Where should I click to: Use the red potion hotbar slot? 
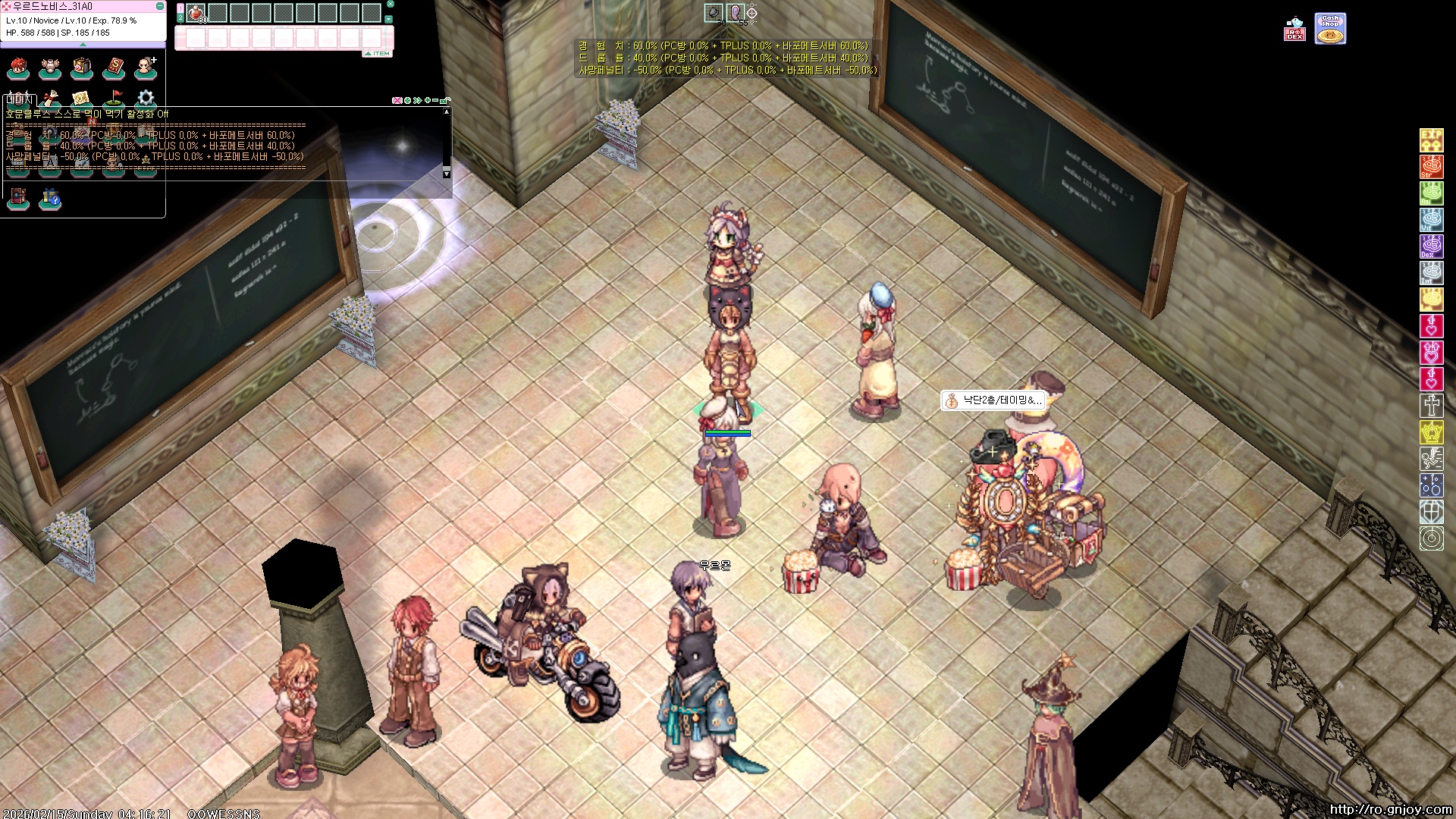(196, 13)
